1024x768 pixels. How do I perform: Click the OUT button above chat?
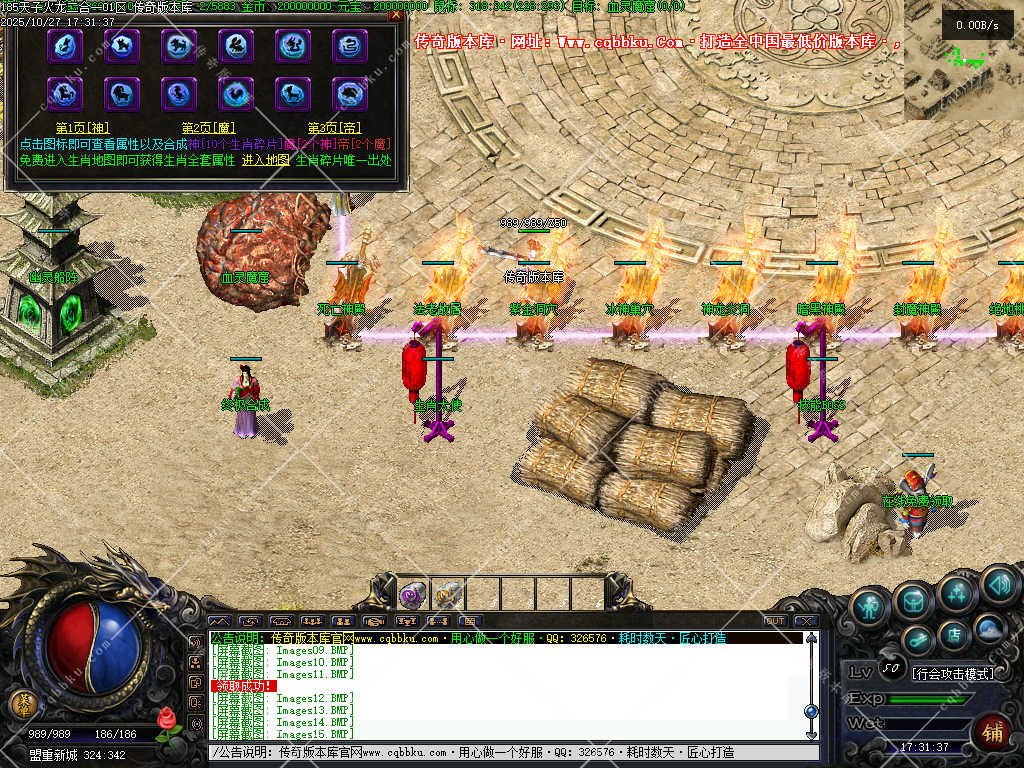[775, 621]
